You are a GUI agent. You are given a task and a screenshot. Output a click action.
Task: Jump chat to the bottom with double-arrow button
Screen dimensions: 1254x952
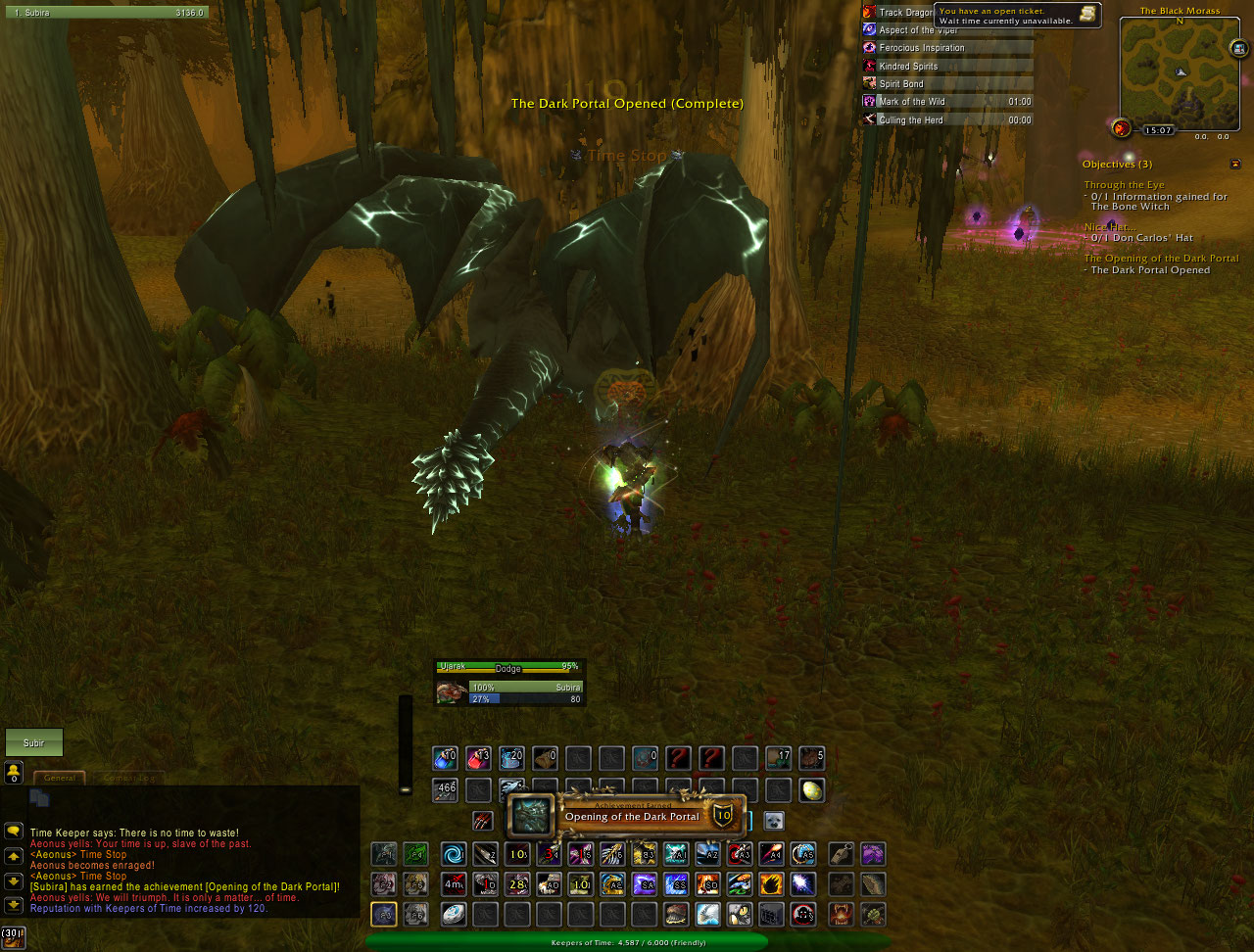click(14, 905)
